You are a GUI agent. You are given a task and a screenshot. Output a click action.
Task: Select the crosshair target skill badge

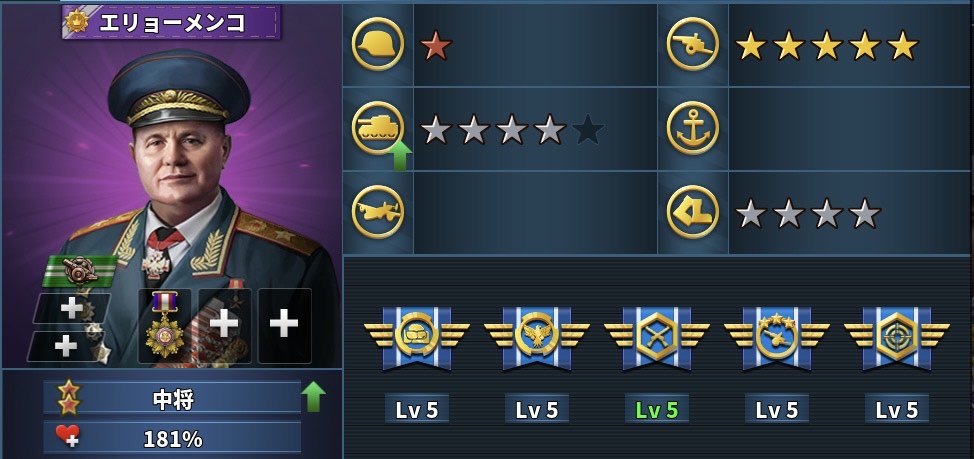click(x=896, y=337)
